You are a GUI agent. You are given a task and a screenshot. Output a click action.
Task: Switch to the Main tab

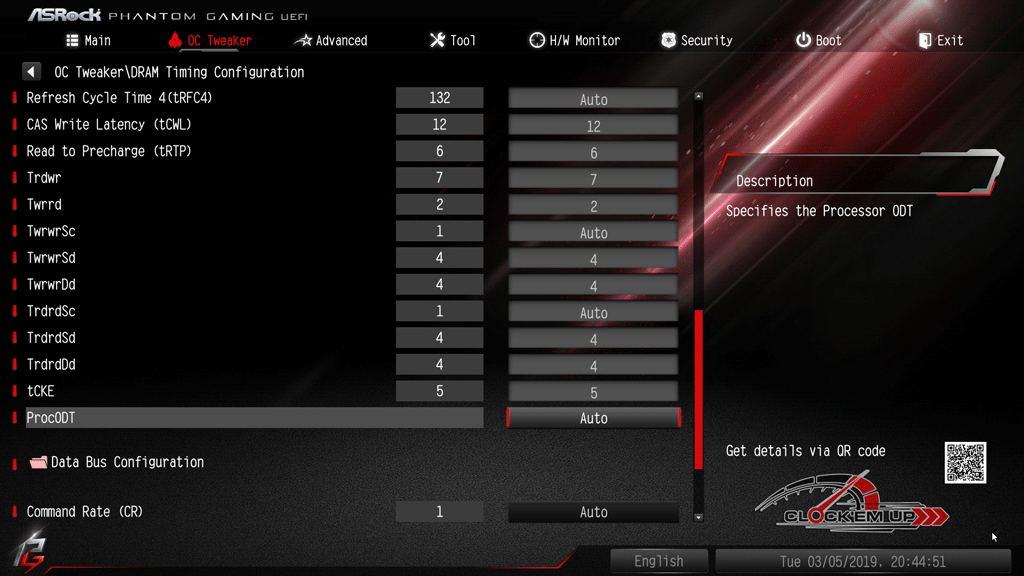tap(88, 40)
